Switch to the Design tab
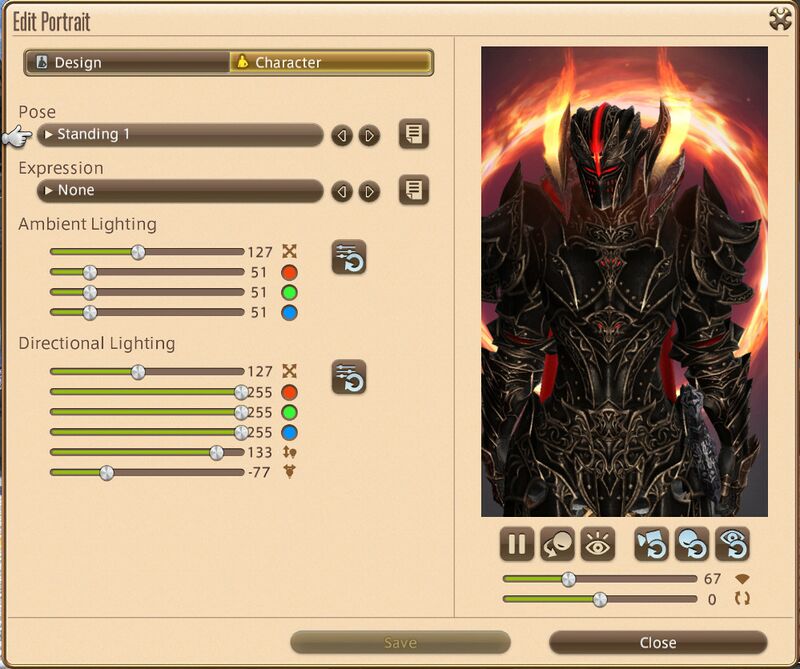Viewport: 800px width, 669px height. pyautogui.click(x=127, y=62)
